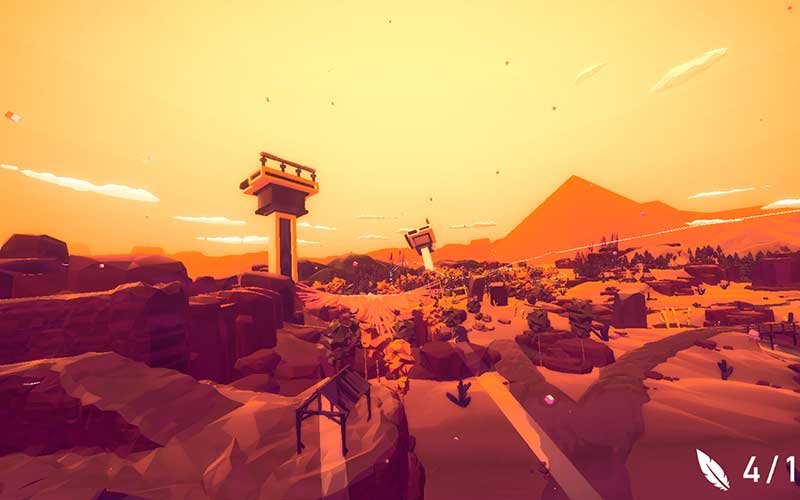Click the white feather collectible icon
800x500 pixels.
[x=712, y=468]
